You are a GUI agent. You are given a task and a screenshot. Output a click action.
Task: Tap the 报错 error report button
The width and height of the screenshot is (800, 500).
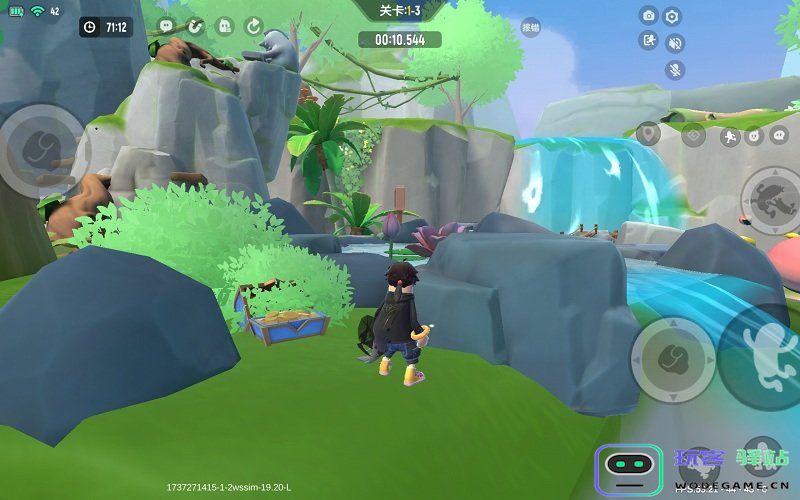tap(530, 28)
